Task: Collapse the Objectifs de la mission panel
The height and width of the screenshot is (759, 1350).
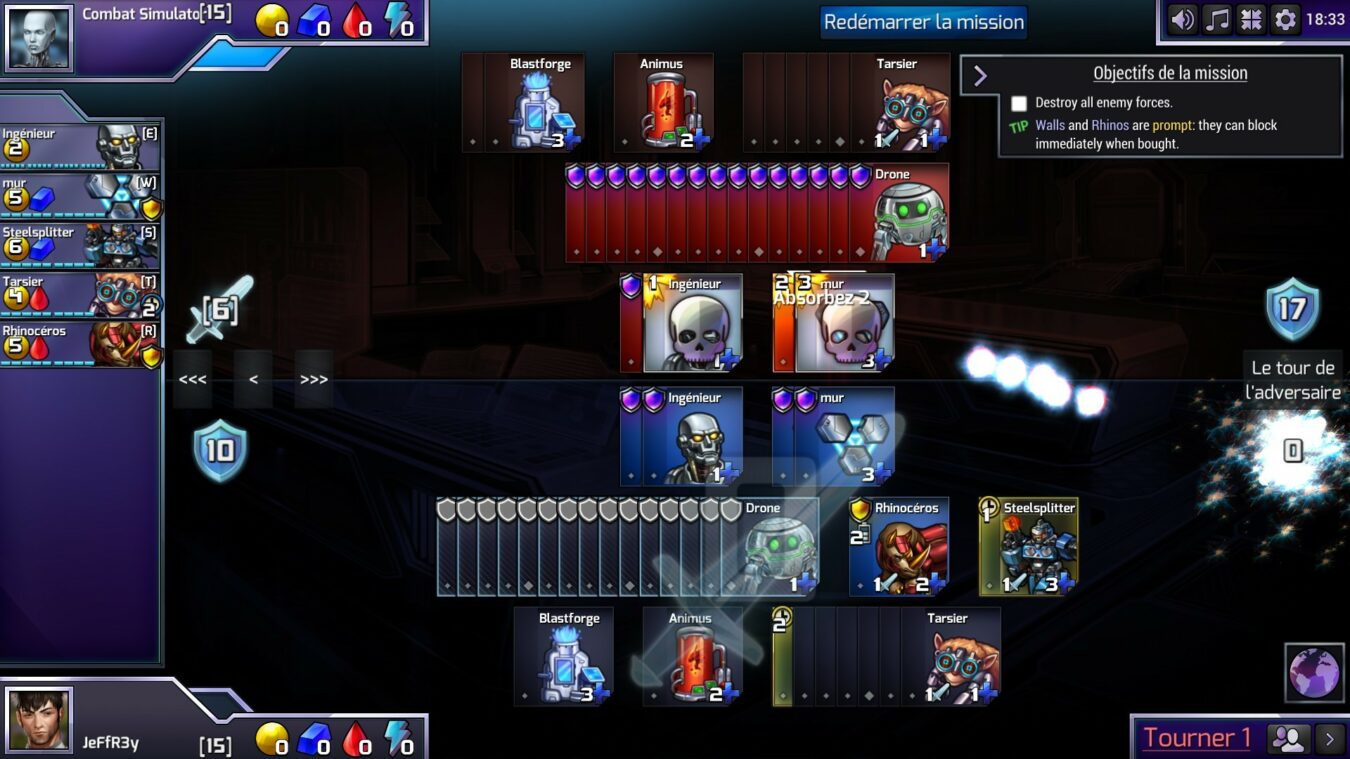Action: 980,76
